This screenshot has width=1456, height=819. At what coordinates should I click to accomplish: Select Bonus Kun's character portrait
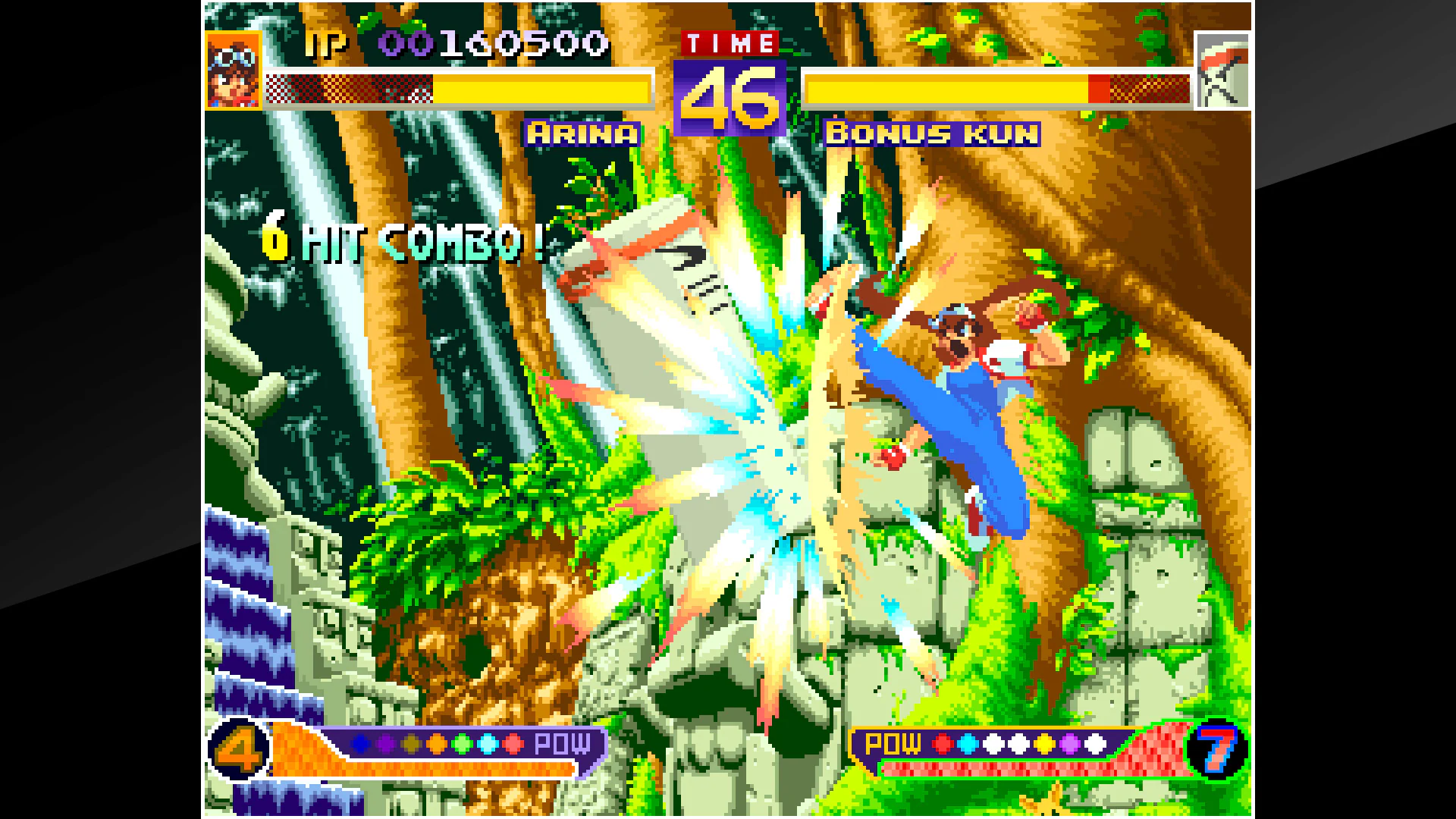tap(1222, 72)
